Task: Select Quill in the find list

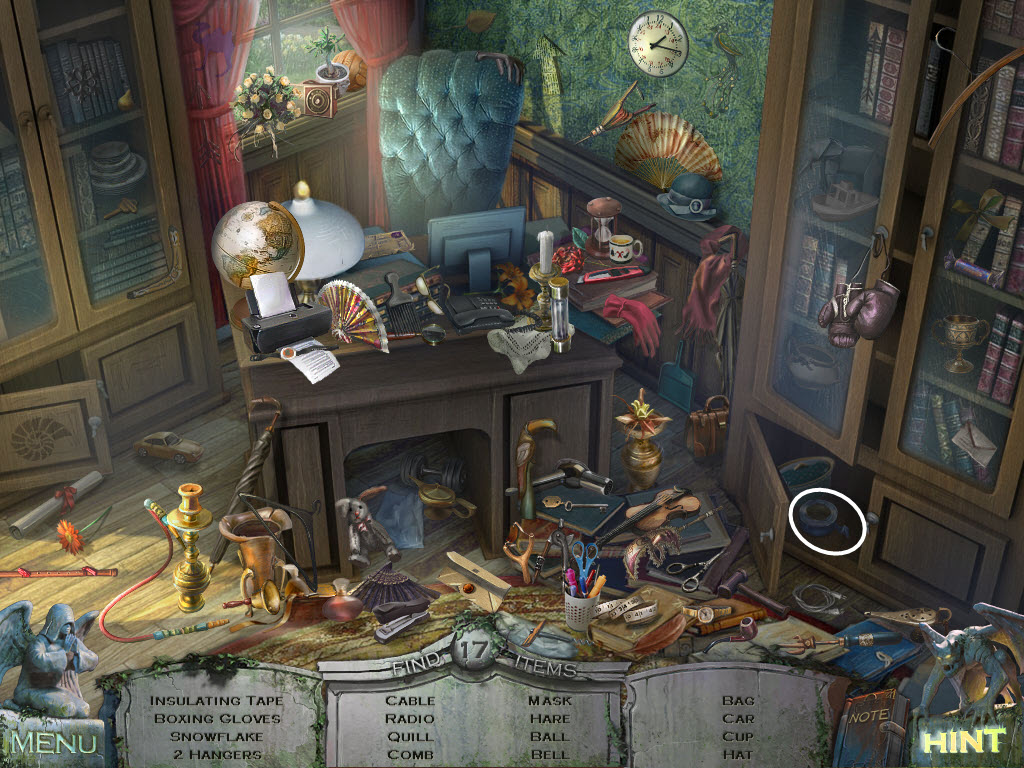Action: pos(410,736)
